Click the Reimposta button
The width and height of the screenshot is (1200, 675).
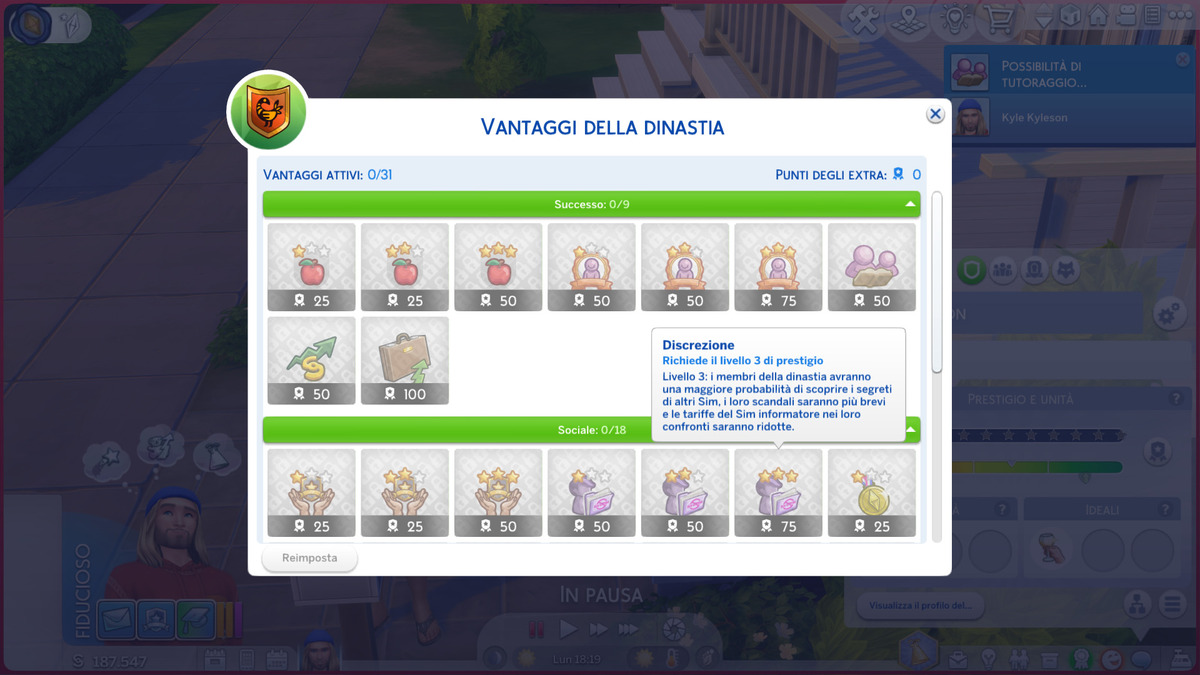coord(309,558)
